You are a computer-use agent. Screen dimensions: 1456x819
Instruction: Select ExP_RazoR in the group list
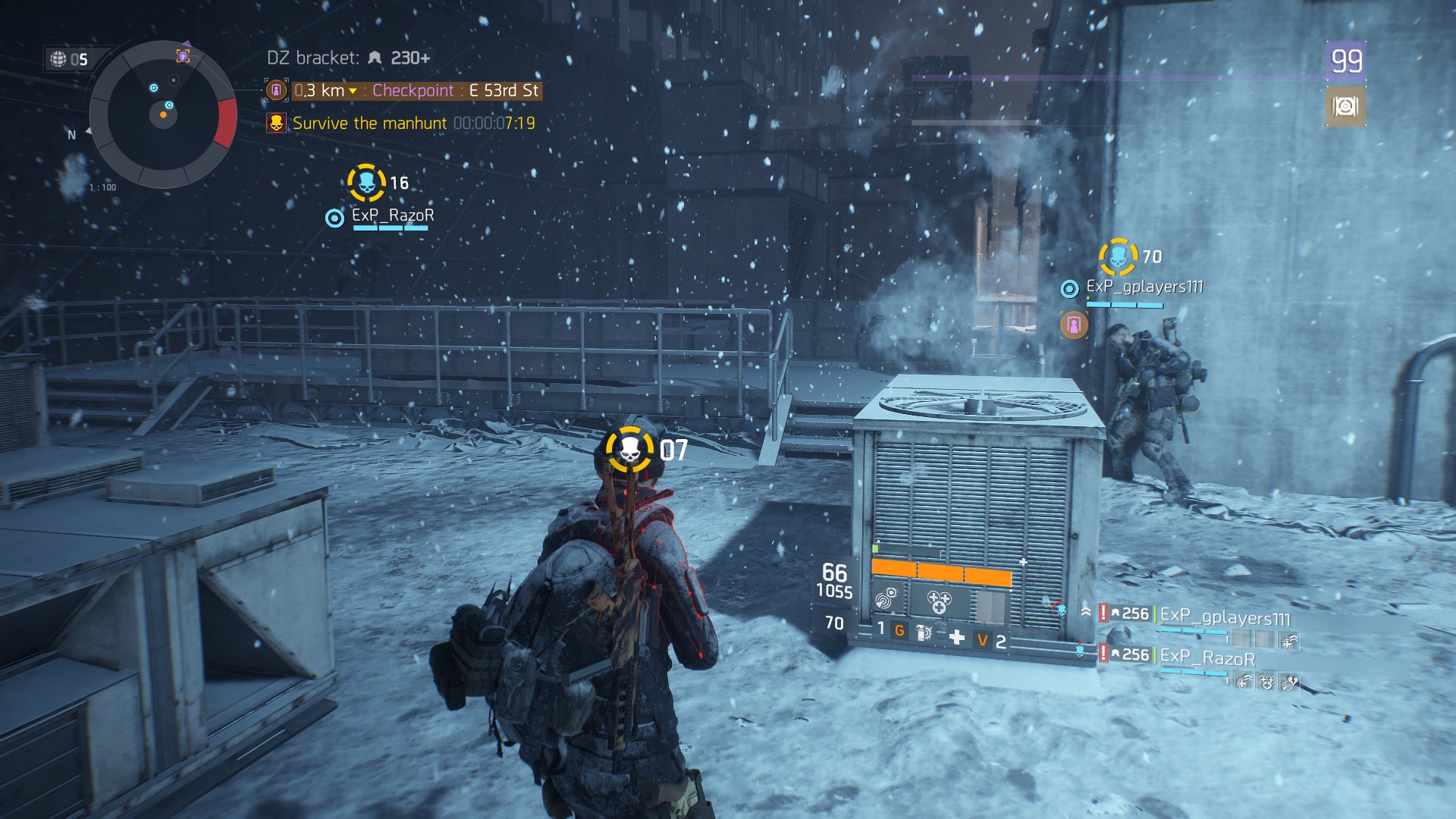click(1207, 657)
